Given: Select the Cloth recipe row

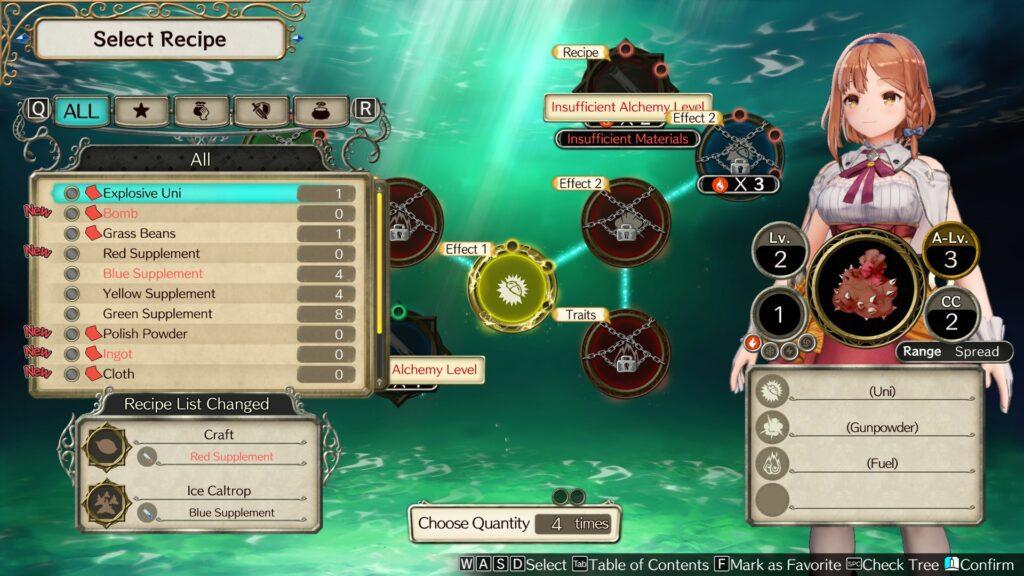Looking at the screenshot, I should tap(200, 373).
